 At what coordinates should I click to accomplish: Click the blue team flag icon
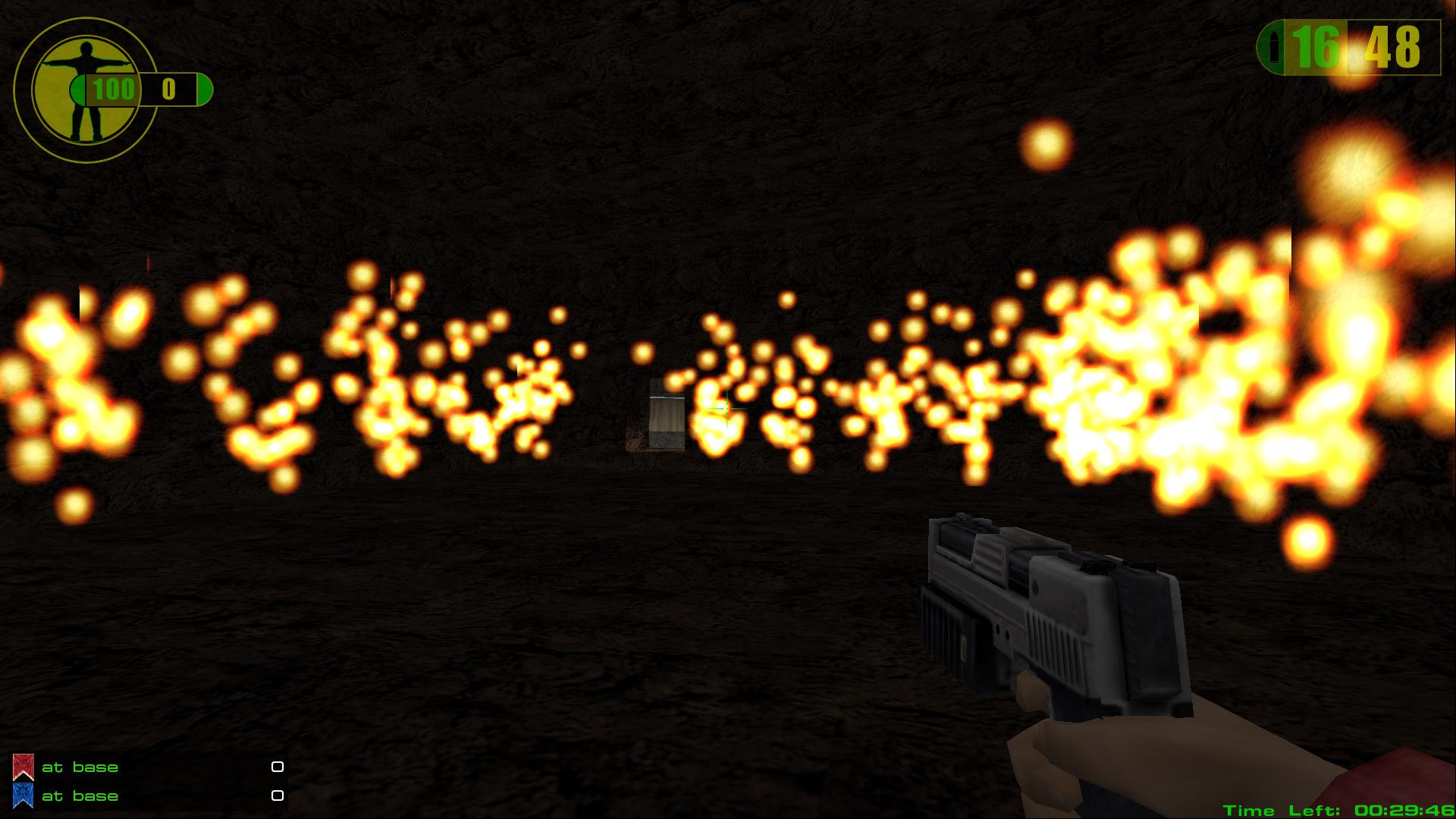[24, 795]
